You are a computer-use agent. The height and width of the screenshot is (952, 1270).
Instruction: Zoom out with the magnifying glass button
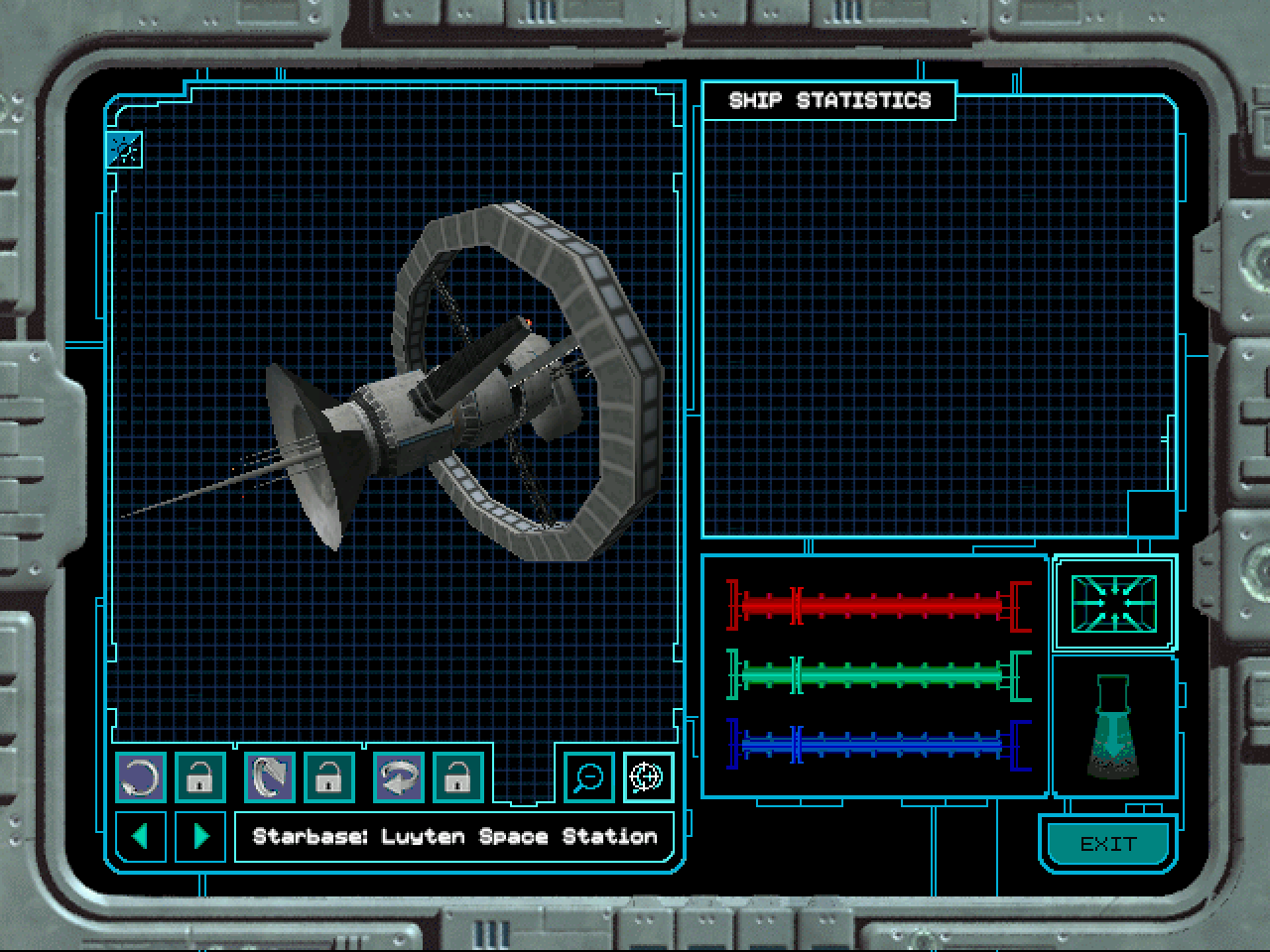click(x=589, y=776)
